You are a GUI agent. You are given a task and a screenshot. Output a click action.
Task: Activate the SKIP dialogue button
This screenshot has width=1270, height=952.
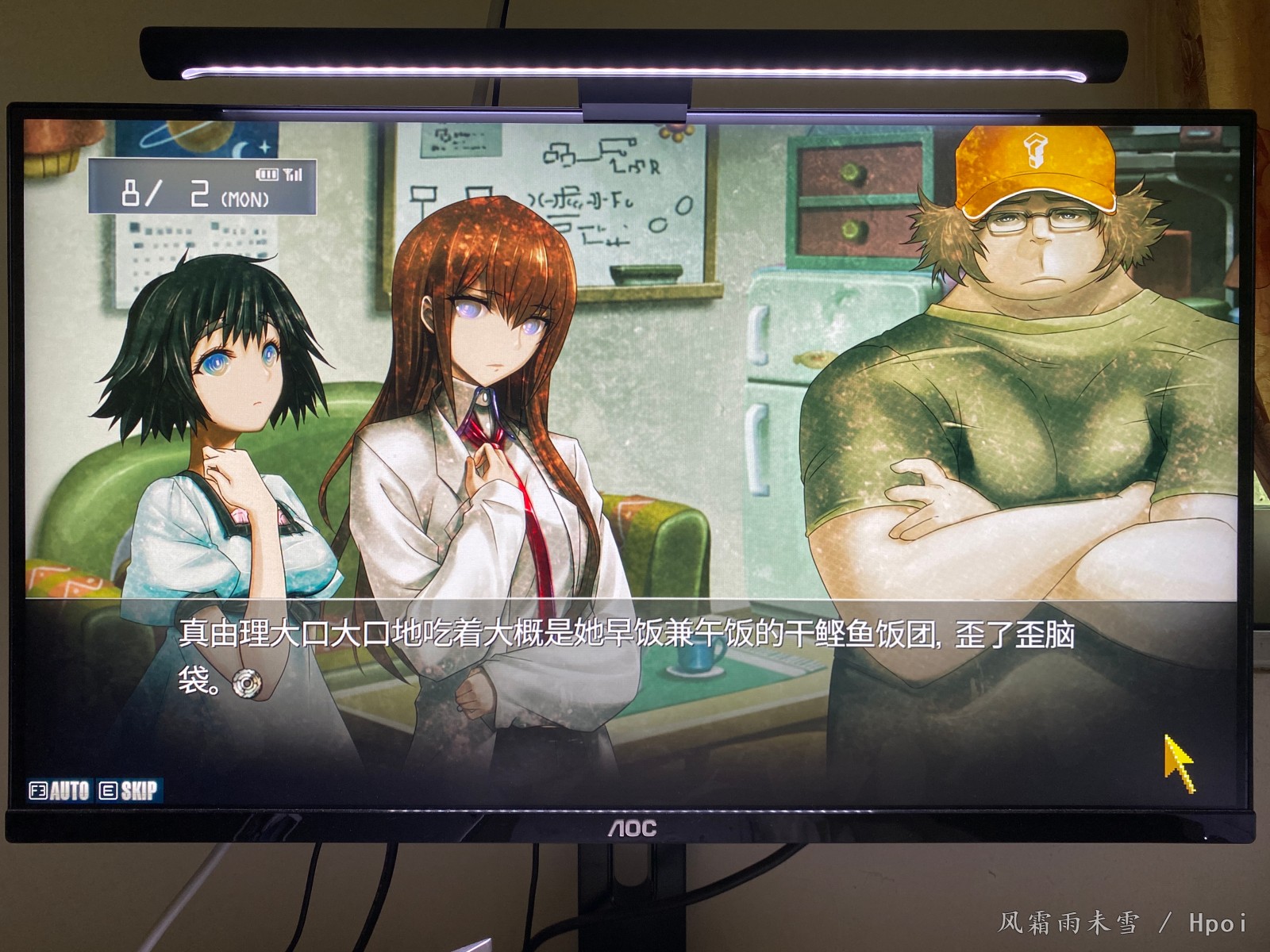click(x=129, y=790)
